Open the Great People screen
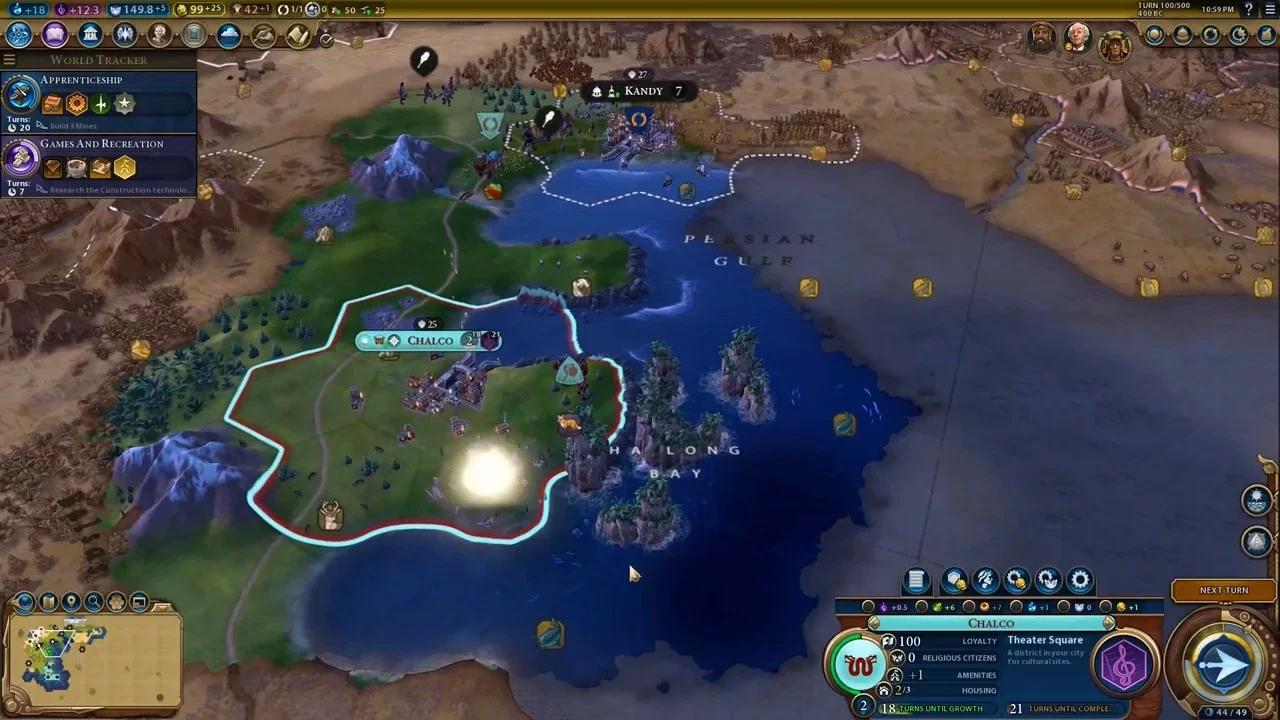The height and width of the screenshot is (720, 1280). (158, 35)
